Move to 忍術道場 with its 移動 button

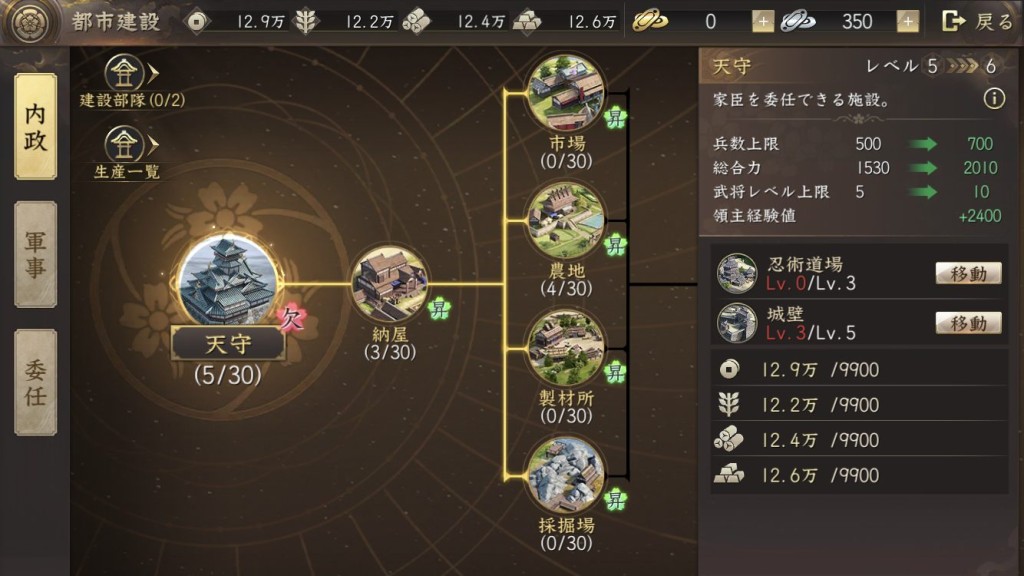tap(968, 273)
